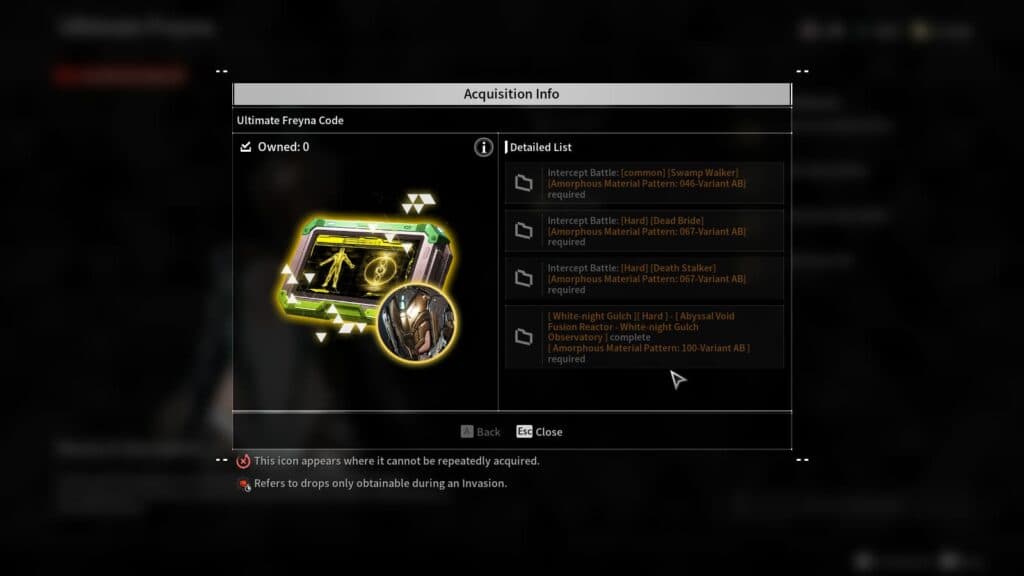Open the info icon beside Owned
The width and height of the screenshot is (1024, 576).
pos(484,148)
